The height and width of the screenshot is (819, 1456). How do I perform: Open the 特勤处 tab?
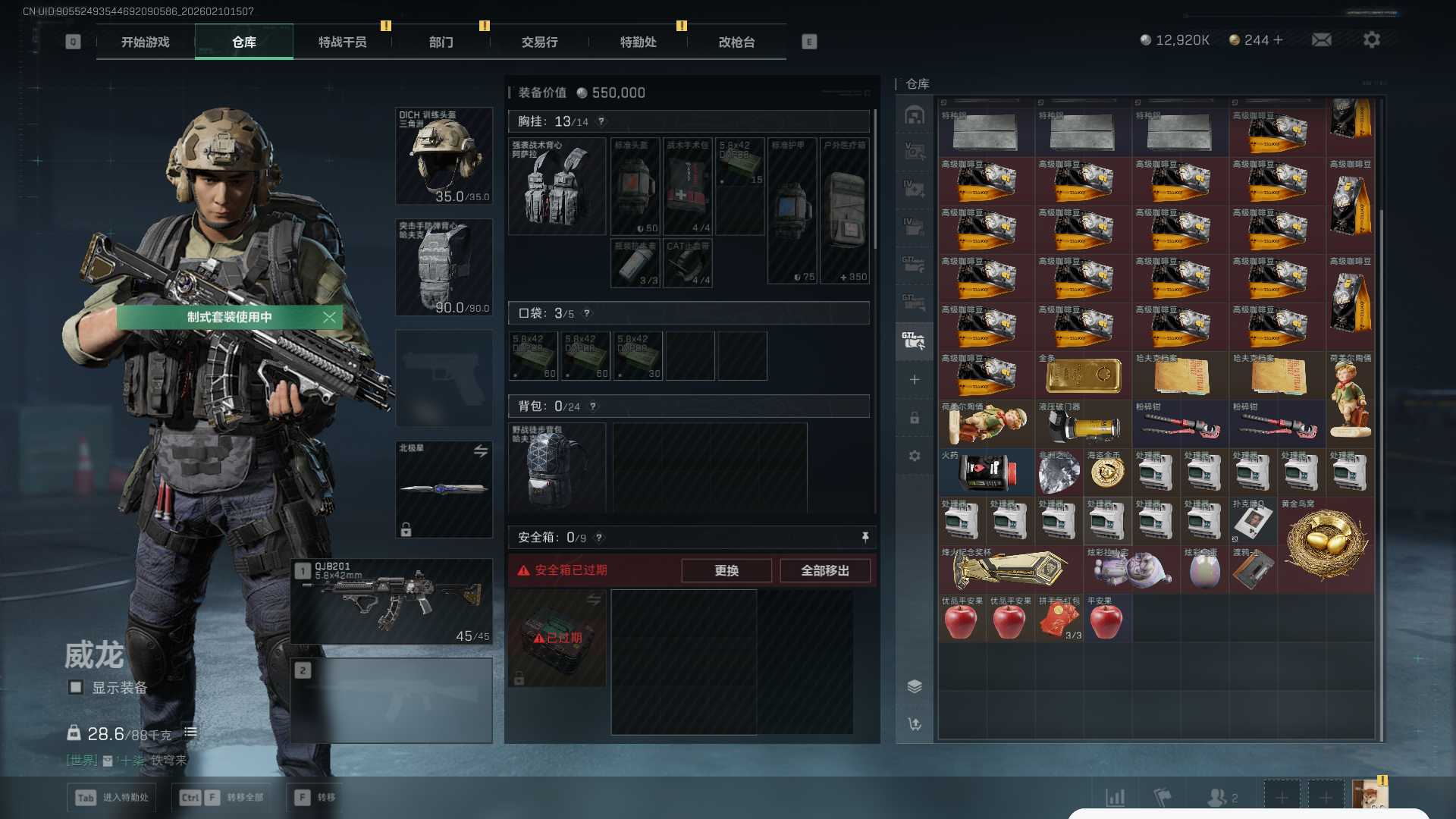tap(638, 42)
